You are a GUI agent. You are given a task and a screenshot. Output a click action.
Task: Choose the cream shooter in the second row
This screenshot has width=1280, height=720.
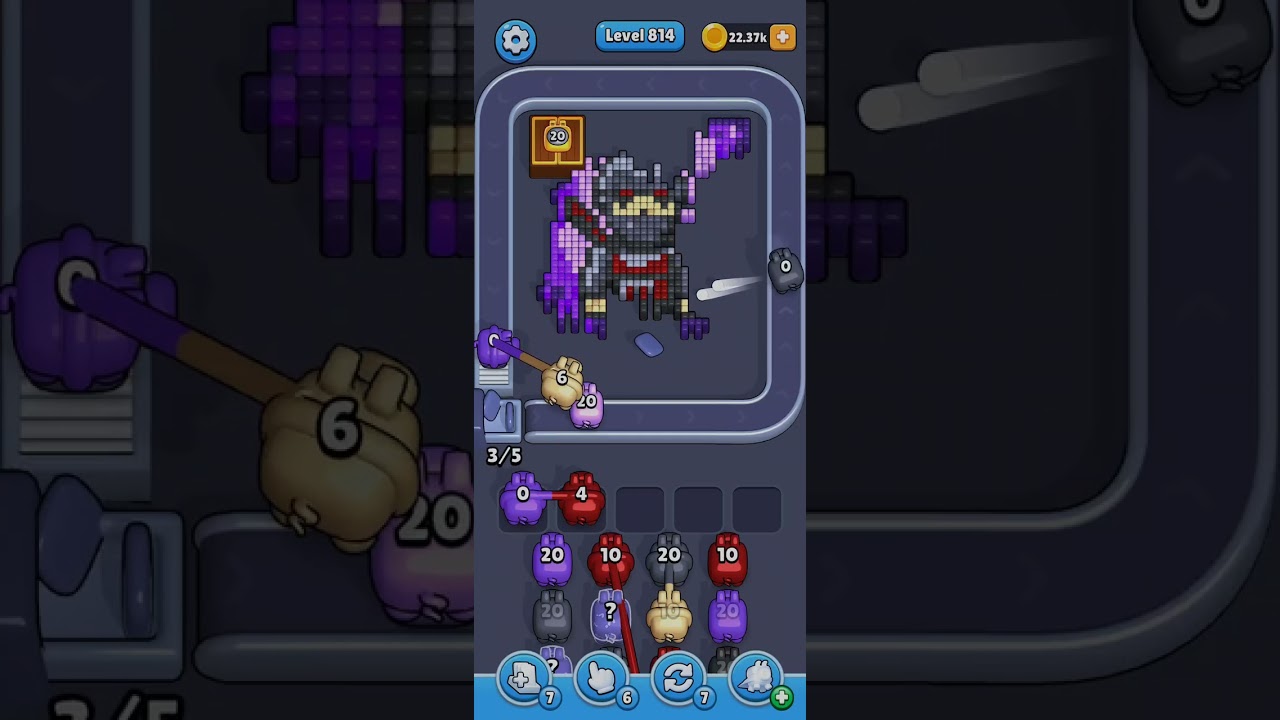[x=669, y=616]
